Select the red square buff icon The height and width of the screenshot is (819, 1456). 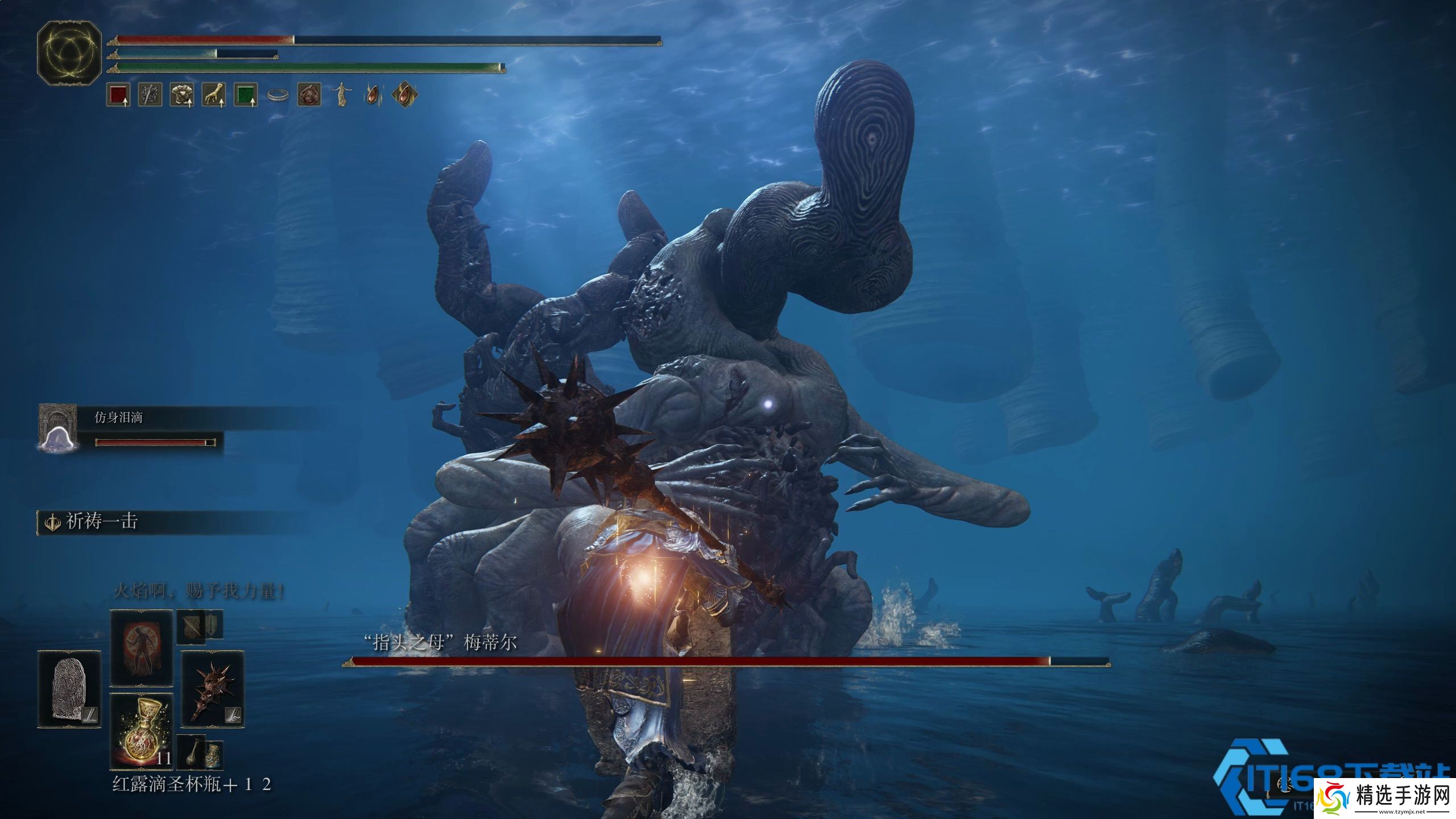point(118,95)
